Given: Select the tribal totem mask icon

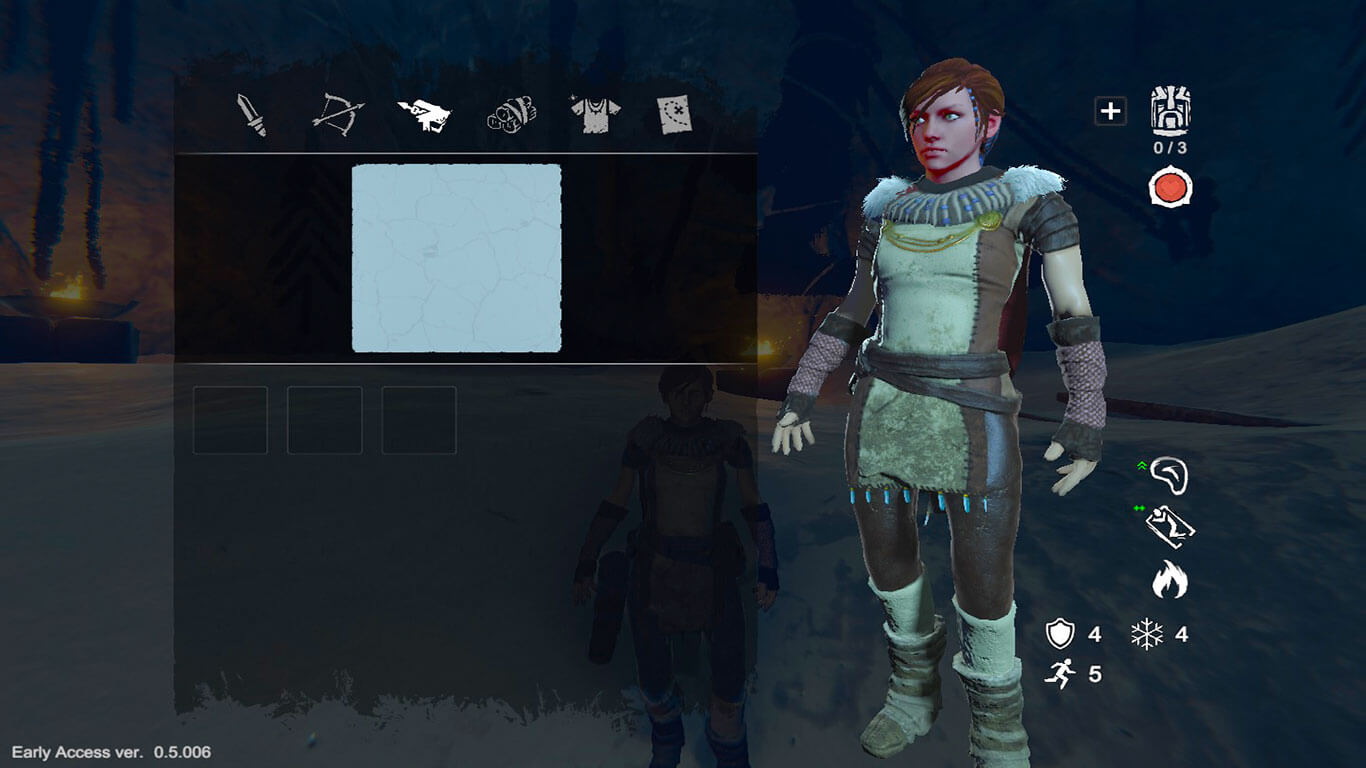Looking at the screenshot, I should click(x=1170, y=110).
